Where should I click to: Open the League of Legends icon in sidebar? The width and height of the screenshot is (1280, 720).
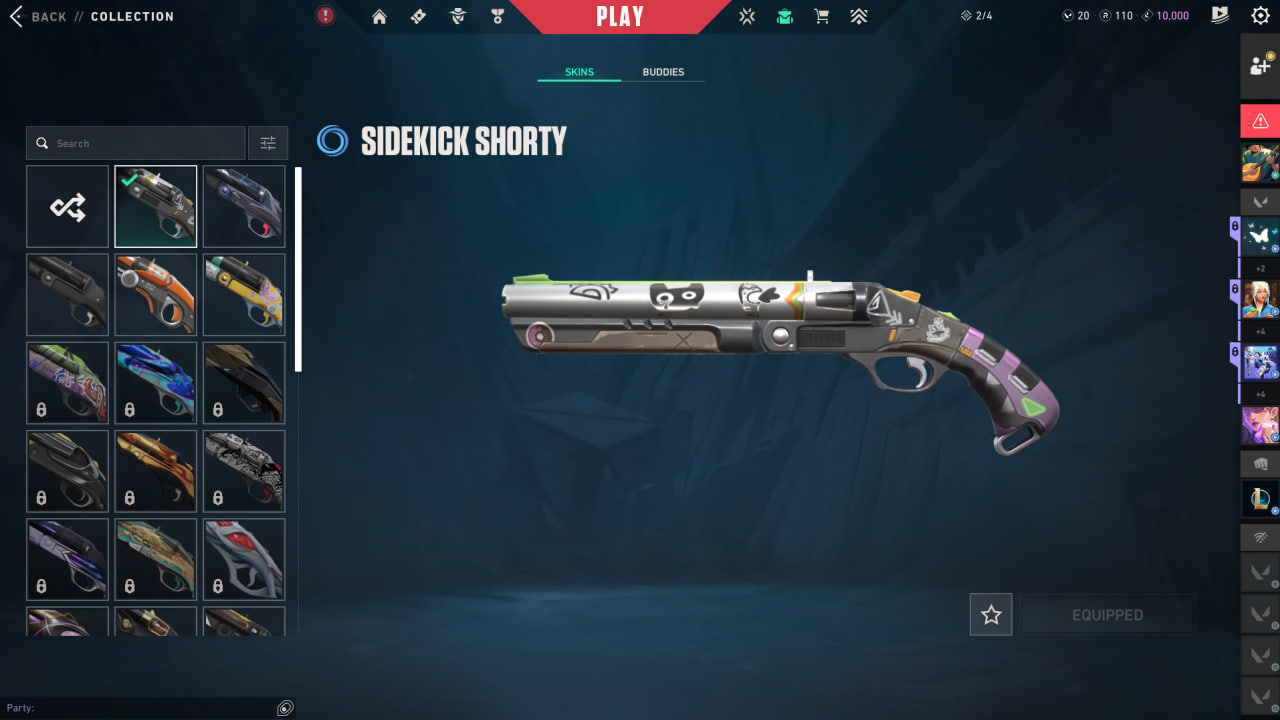pyautogui.click(x=1260, y=498)
